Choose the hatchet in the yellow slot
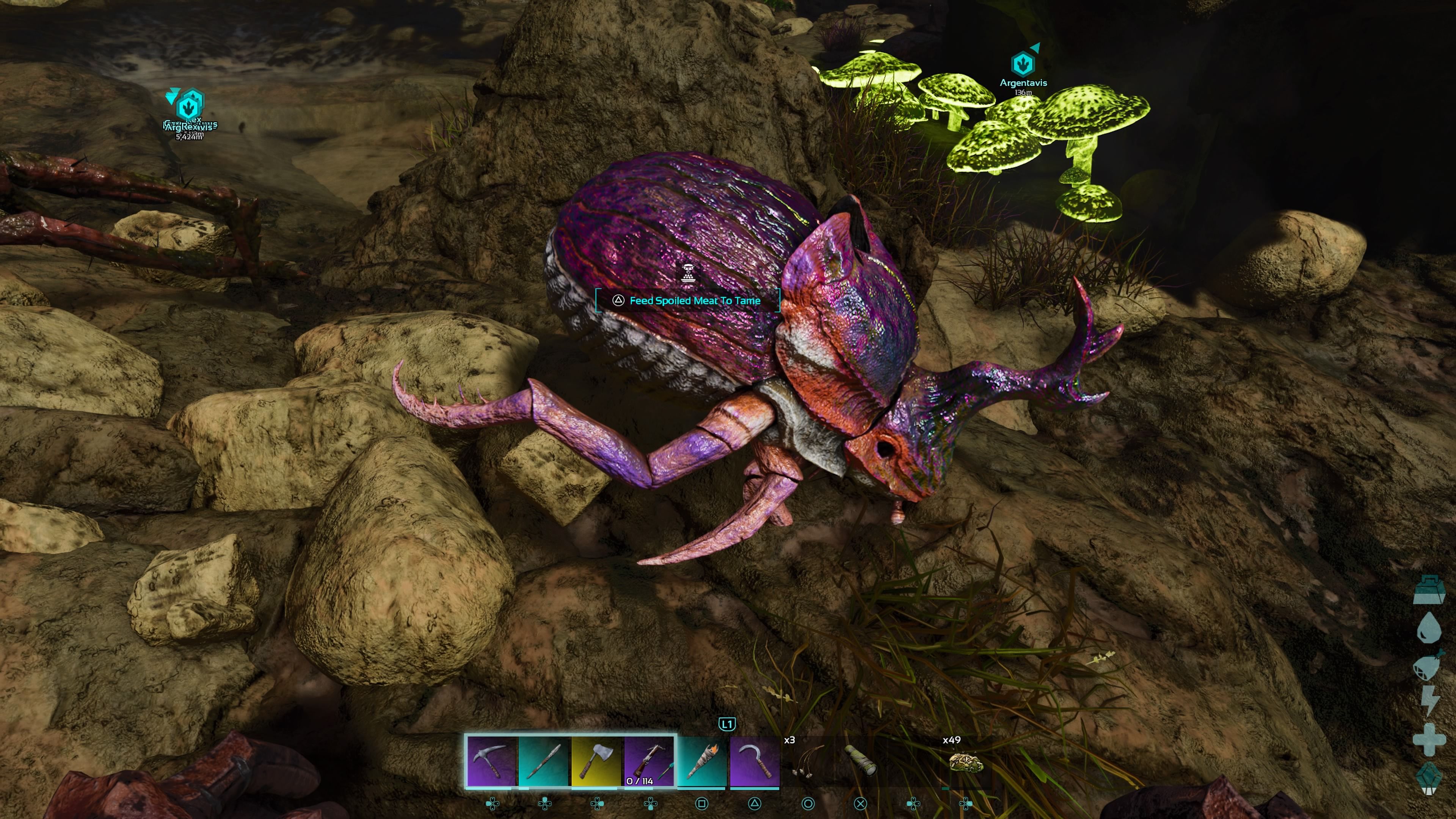This screenshot has height=819, width=1456. click(x=597, y=760)
